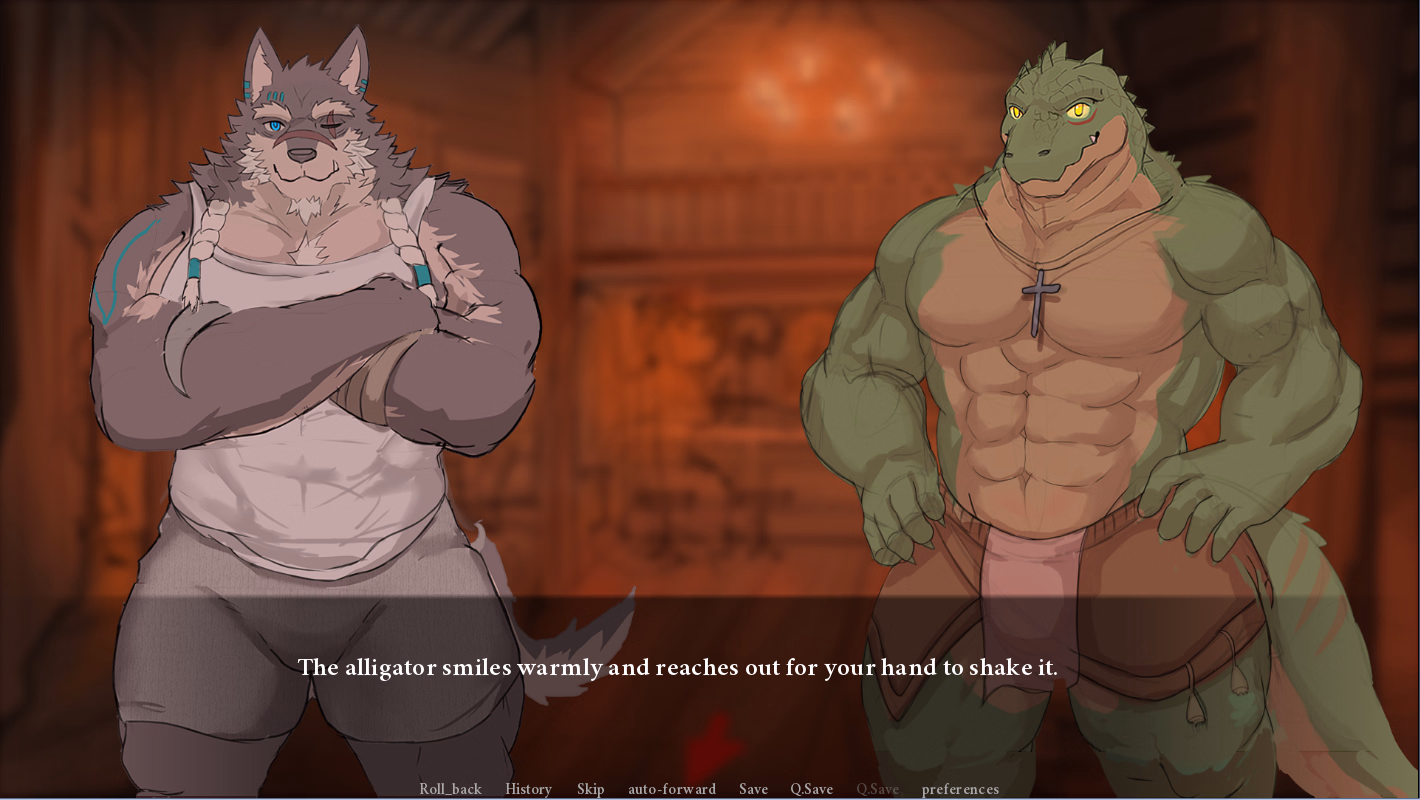Click the auto-forward entry in the quick menu

tap(671, 789)
